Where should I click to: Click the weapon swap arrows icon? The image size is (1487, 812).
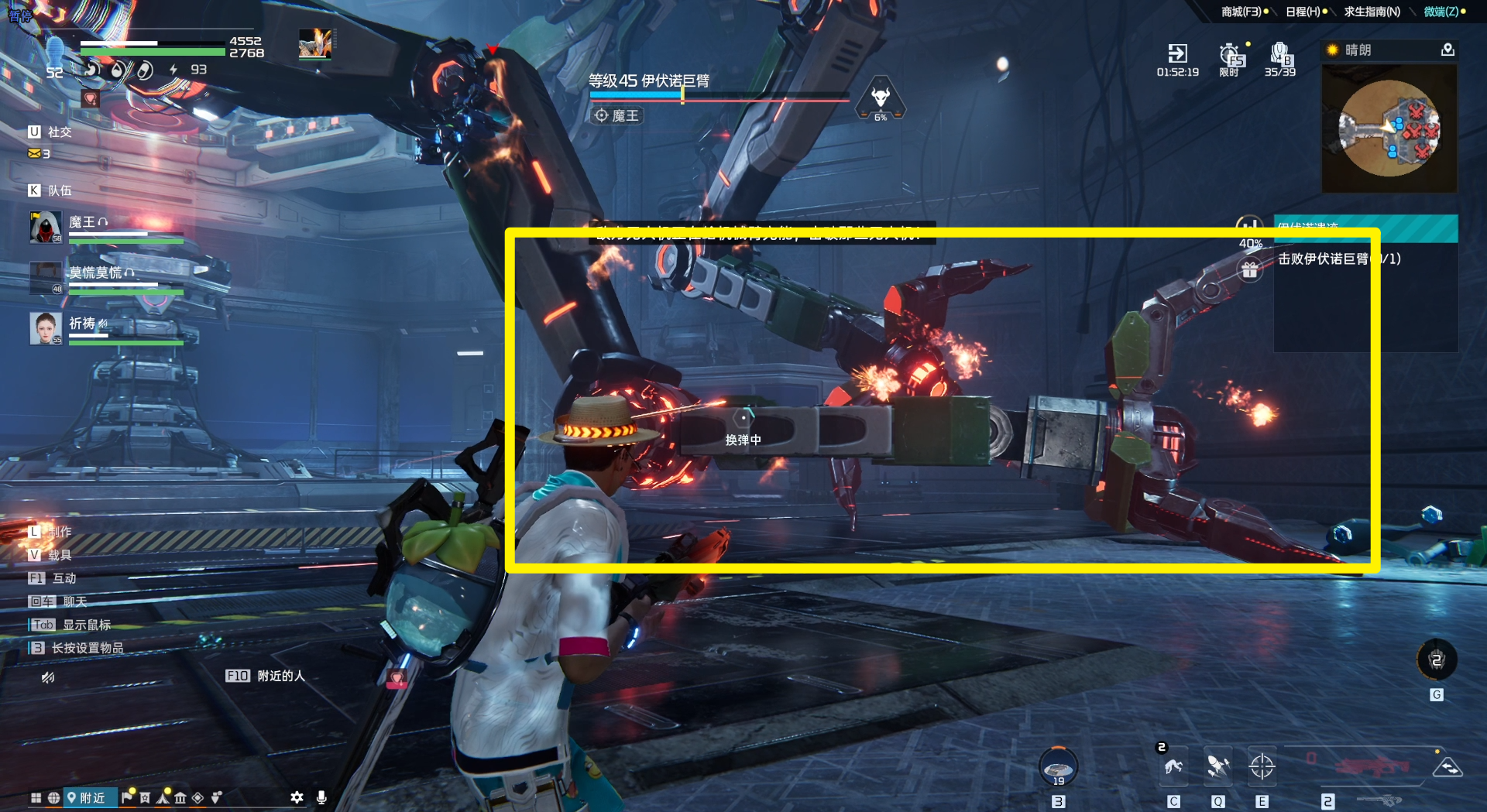(x=1448, y=767)
